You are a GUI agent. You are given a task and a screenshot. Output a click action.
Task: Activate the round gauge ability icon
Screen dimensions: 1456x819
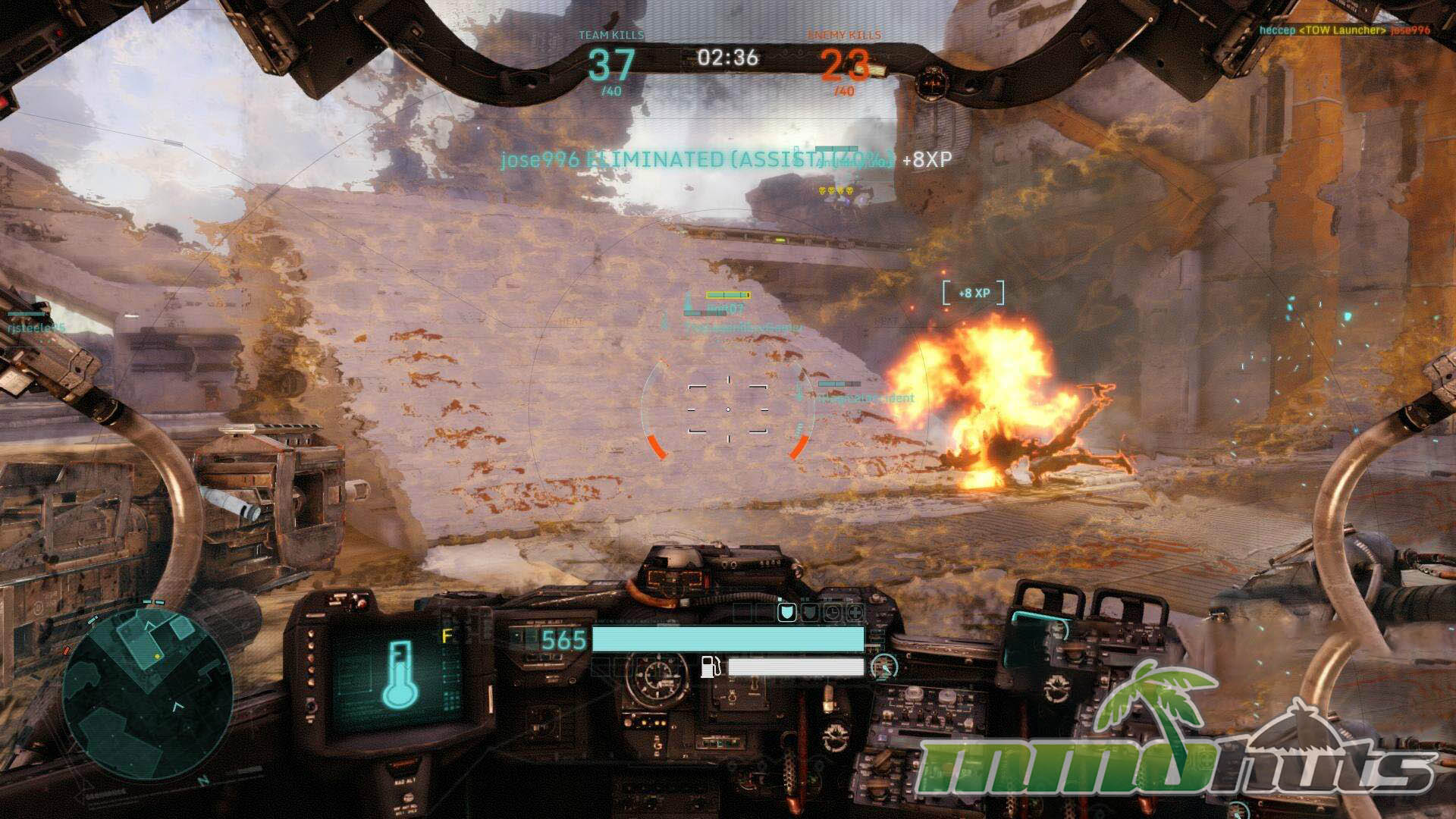pos(883,667)
